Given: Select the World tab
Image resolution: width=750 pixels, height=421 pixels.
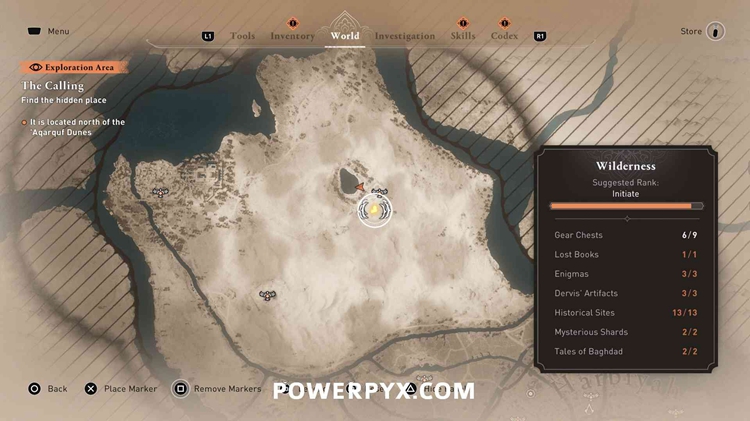Looking at the screenshot, I should click(x=344, y=36).
